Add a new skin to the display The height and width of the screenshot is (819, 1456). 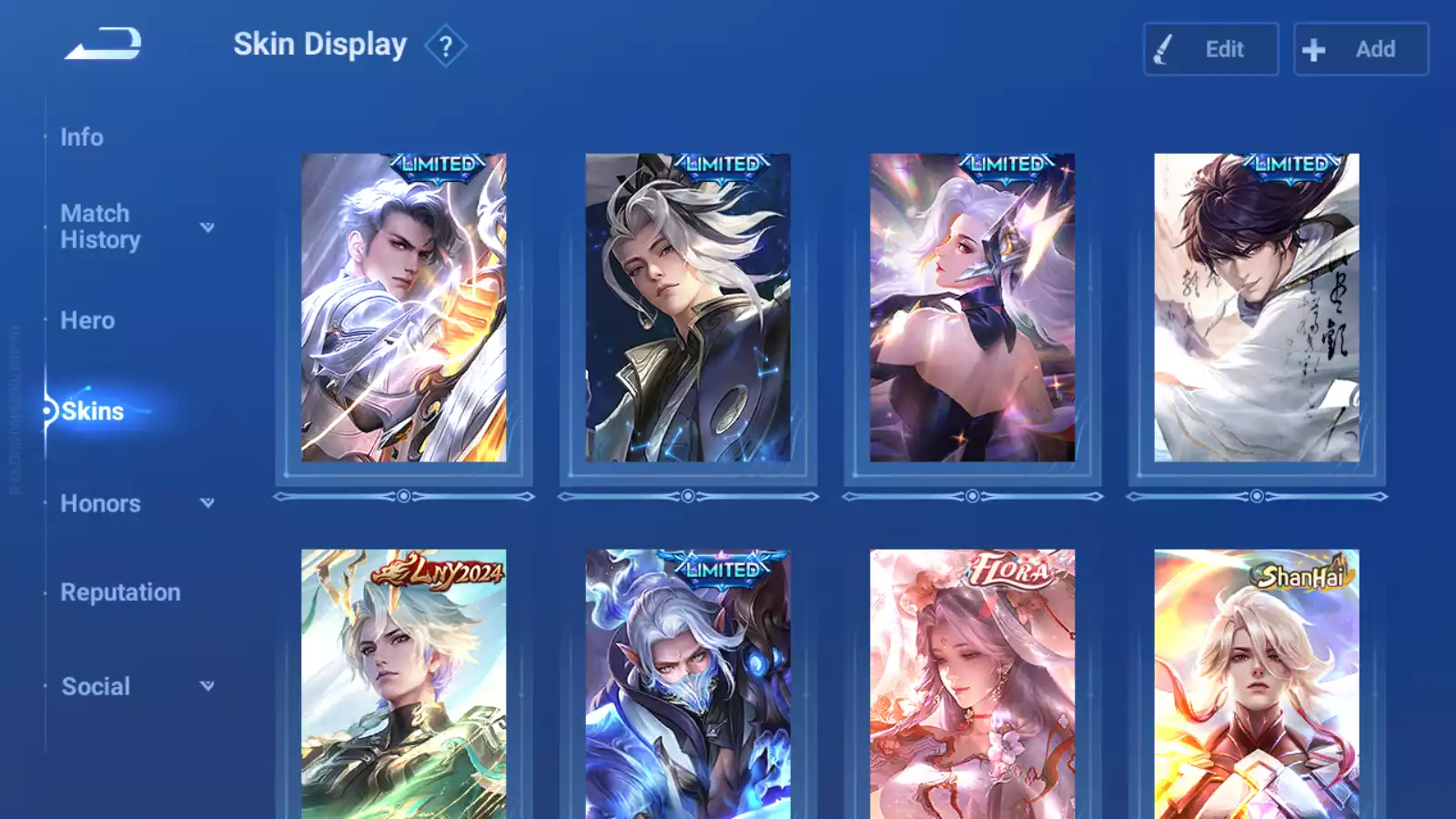(x=1360, y=49)
